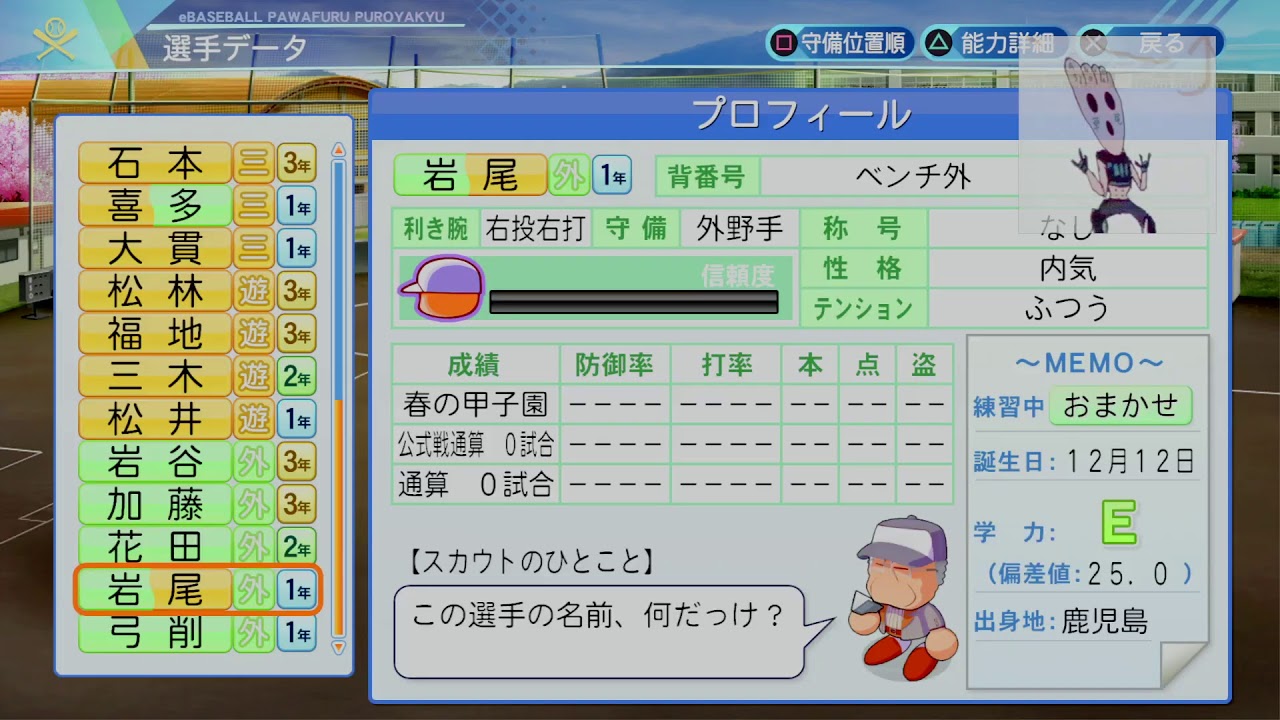This screenshot has width=1280, height=720.
Task: Select 松井 in the player list
Action: click(197, 419)
